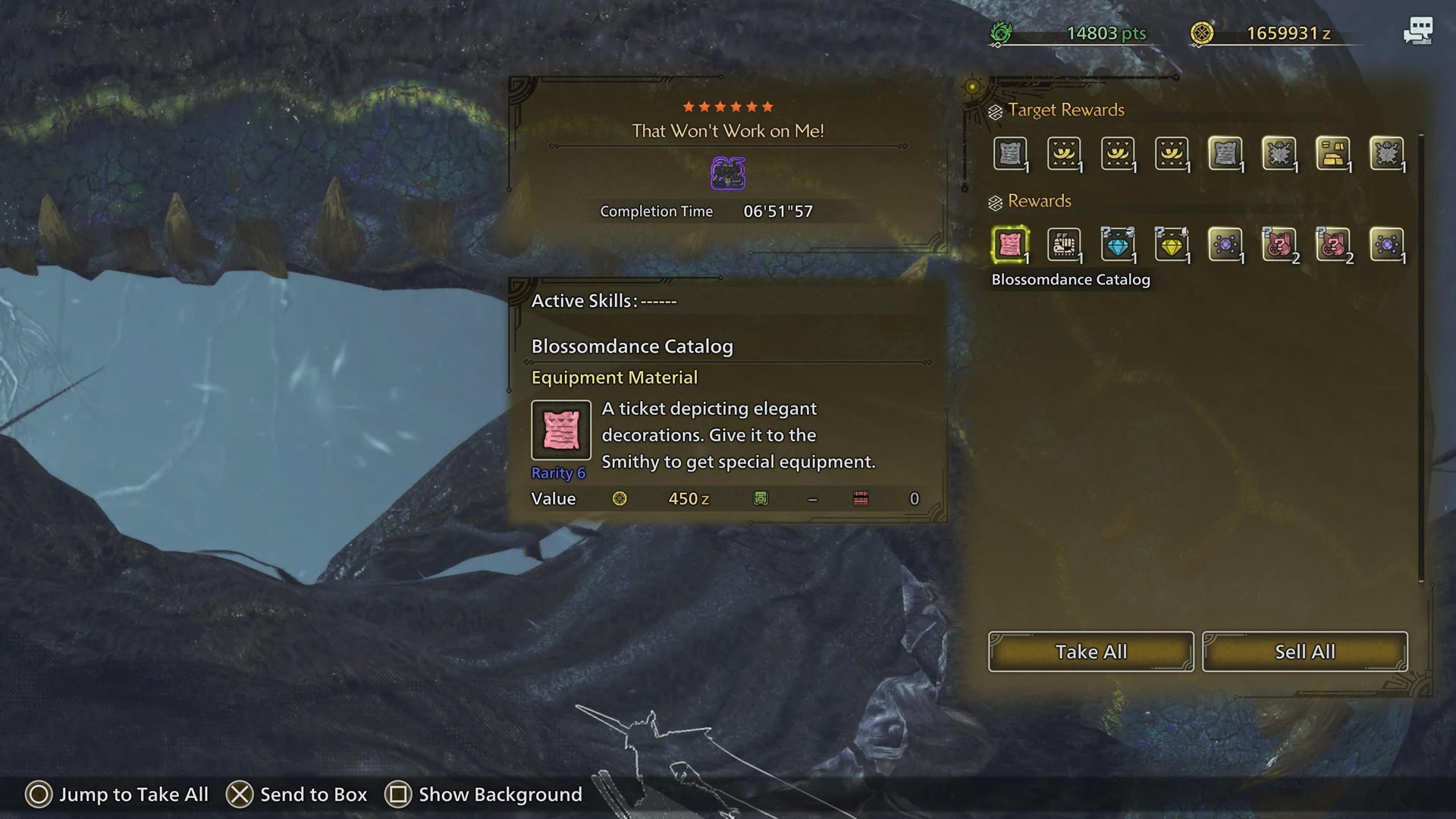Select the gold pieces reward icon
The height and width of the screenshot is (819, 1456).
(x=1335, y=153)
